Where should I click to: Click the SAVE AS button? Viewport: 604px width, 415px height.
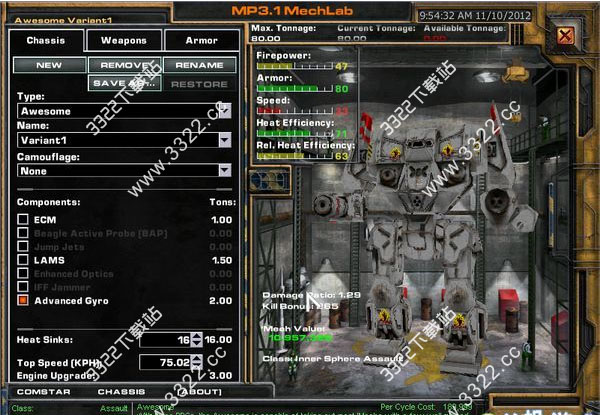click(x=124, y=84)
